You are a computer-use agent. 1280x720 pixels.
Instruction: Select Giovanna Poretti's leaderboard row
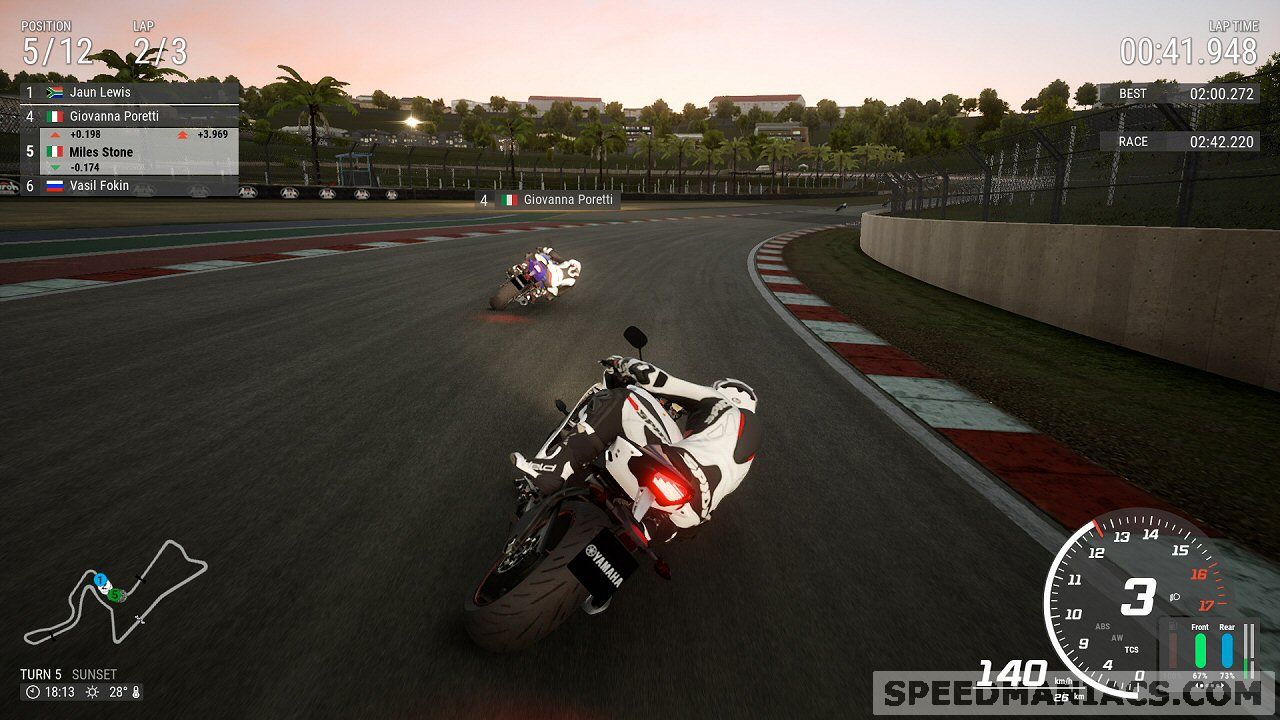pos(130,116)
